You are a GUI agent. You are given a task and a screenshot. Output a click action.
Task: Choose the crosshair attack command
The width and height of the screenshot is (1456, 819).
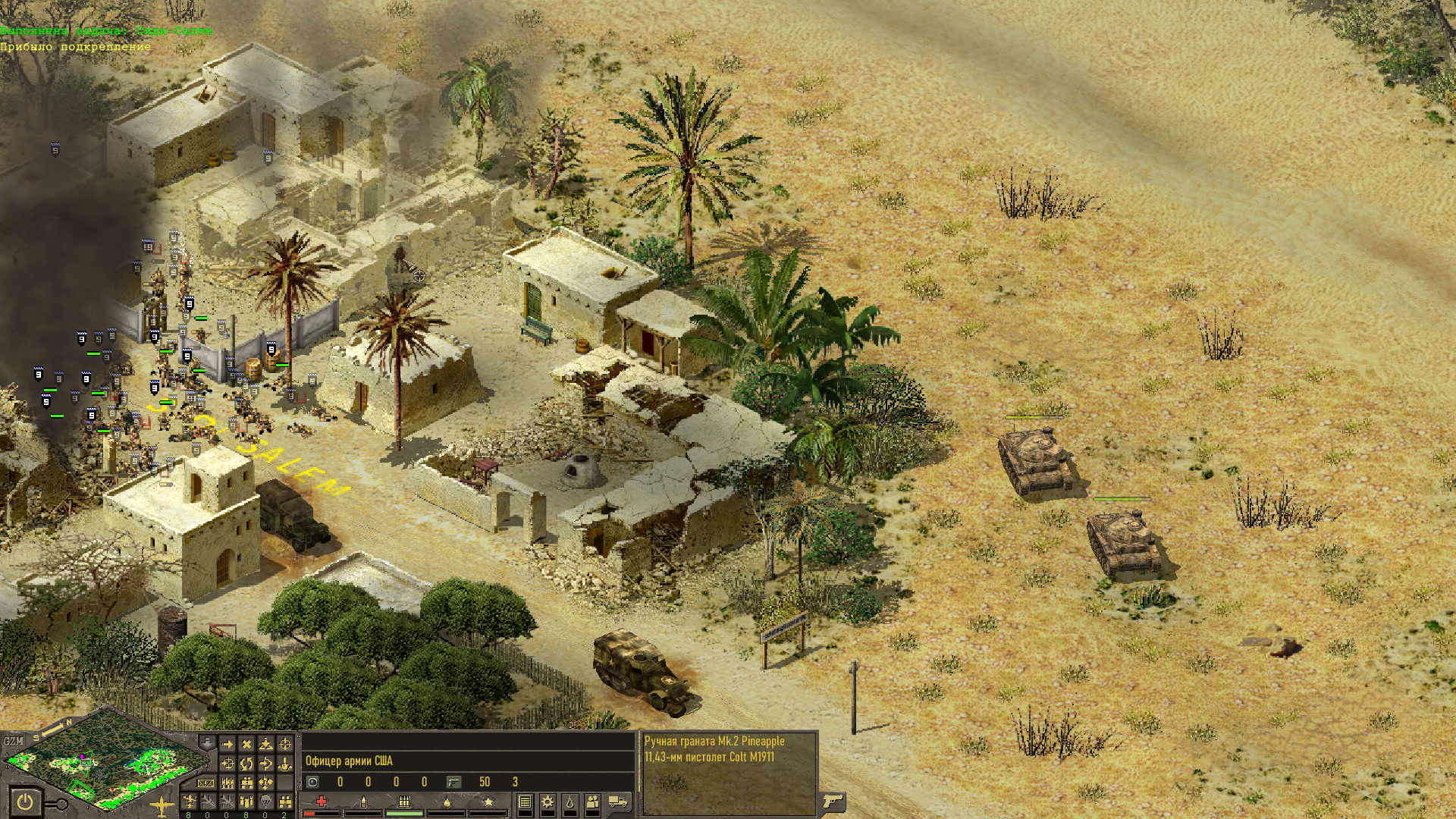click(285, 744)
